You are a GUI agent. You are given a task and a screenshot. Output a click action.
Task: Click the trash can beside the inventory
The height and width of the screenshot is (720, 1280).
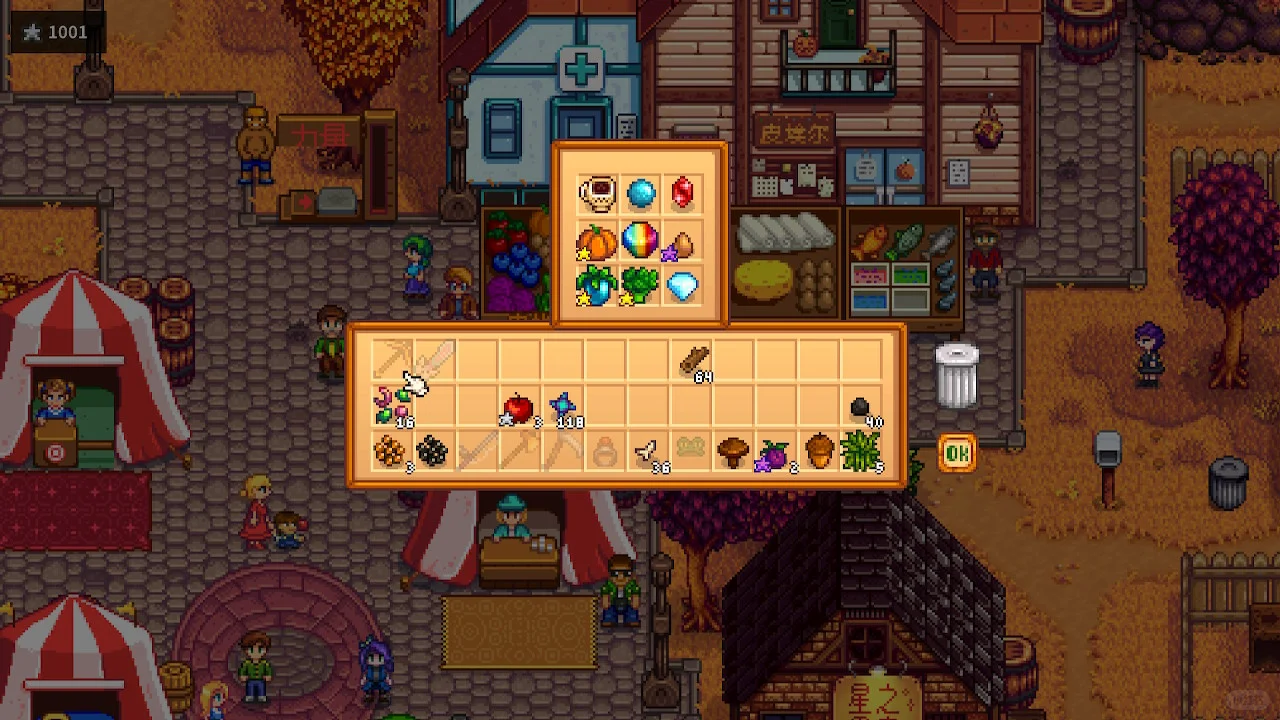[956, 375]
